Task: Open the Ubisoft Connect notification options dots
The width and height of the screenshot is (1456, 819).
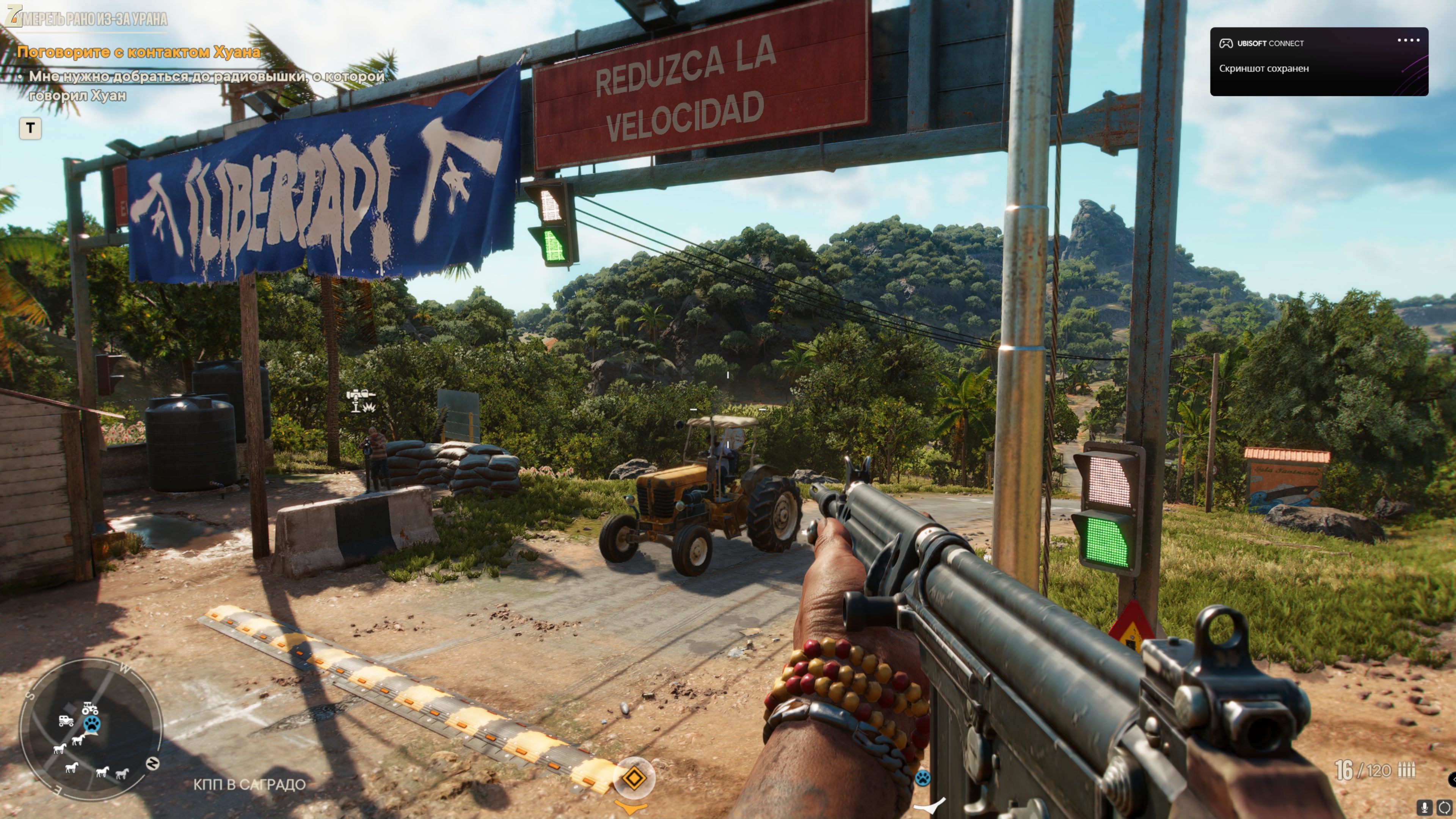Action: [1408, 41]
